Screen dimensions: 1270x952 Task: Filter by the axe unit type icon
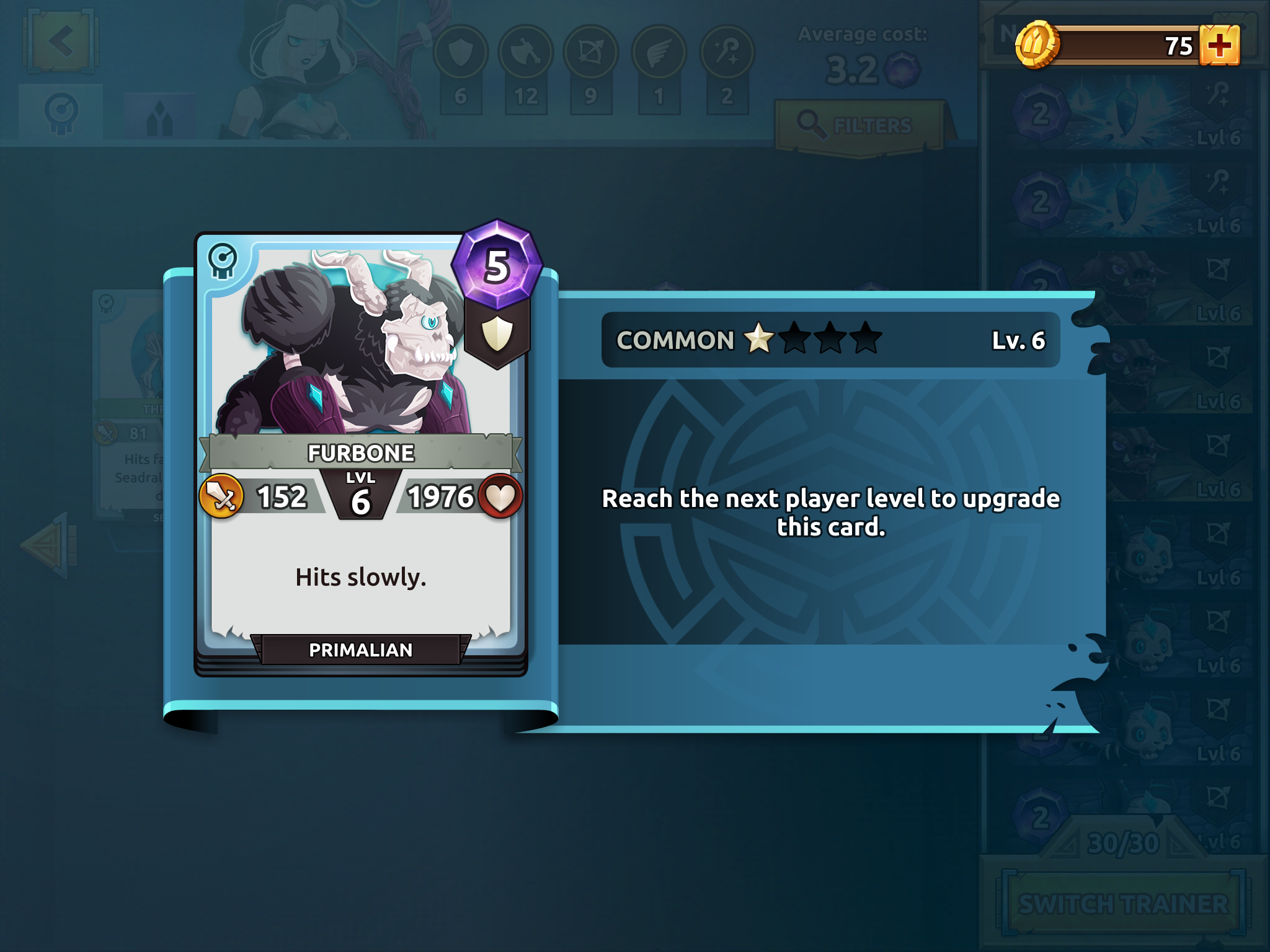point(526,53)
